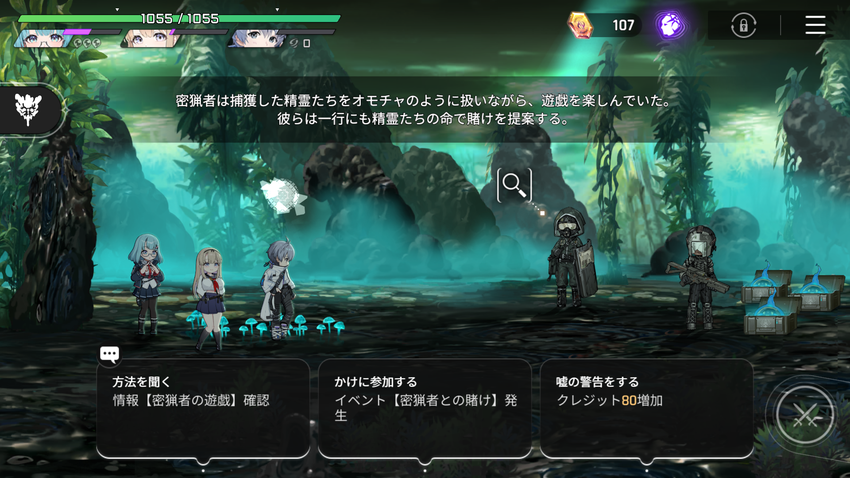The height and width of the screenshot is (478, 850).
Task: Tap the purple orb icon
Action: [670, 25]
